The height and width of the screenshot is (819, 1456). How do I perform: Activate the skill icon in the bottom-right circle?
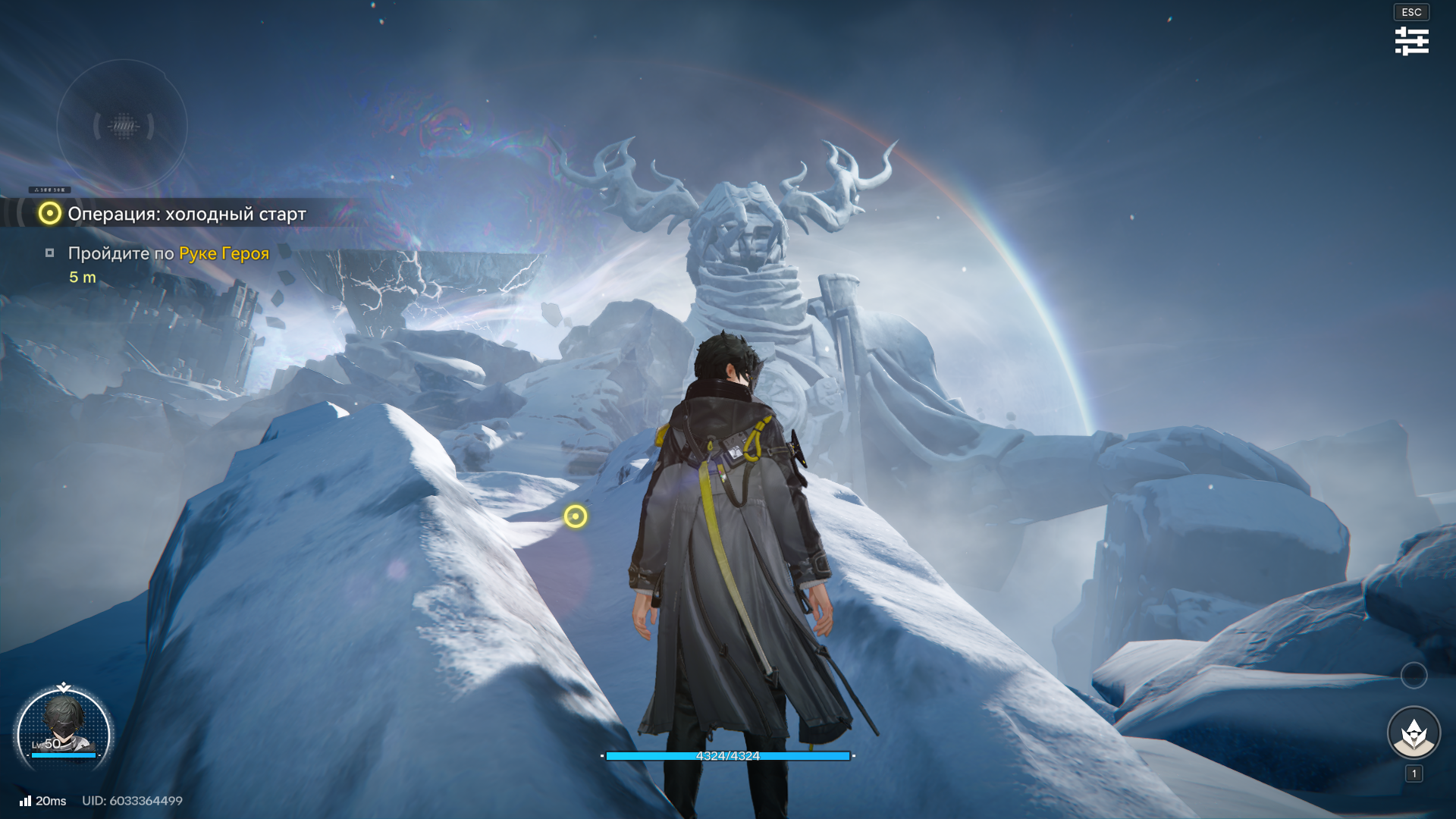[x=1414, y=733]
